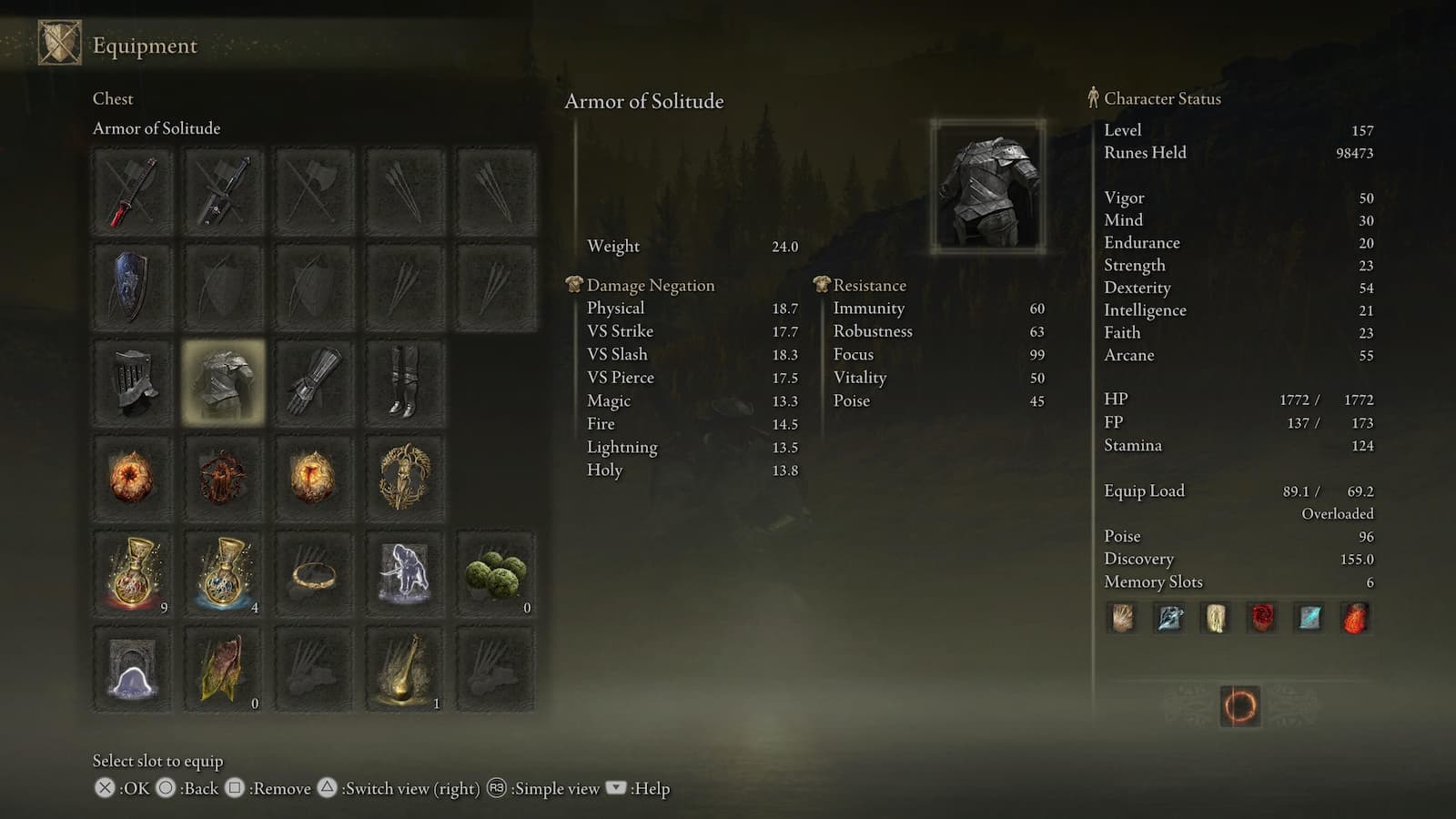Select the greaves leg armor slot
This screenshot has height=819, width=1456.
point(405,382)
